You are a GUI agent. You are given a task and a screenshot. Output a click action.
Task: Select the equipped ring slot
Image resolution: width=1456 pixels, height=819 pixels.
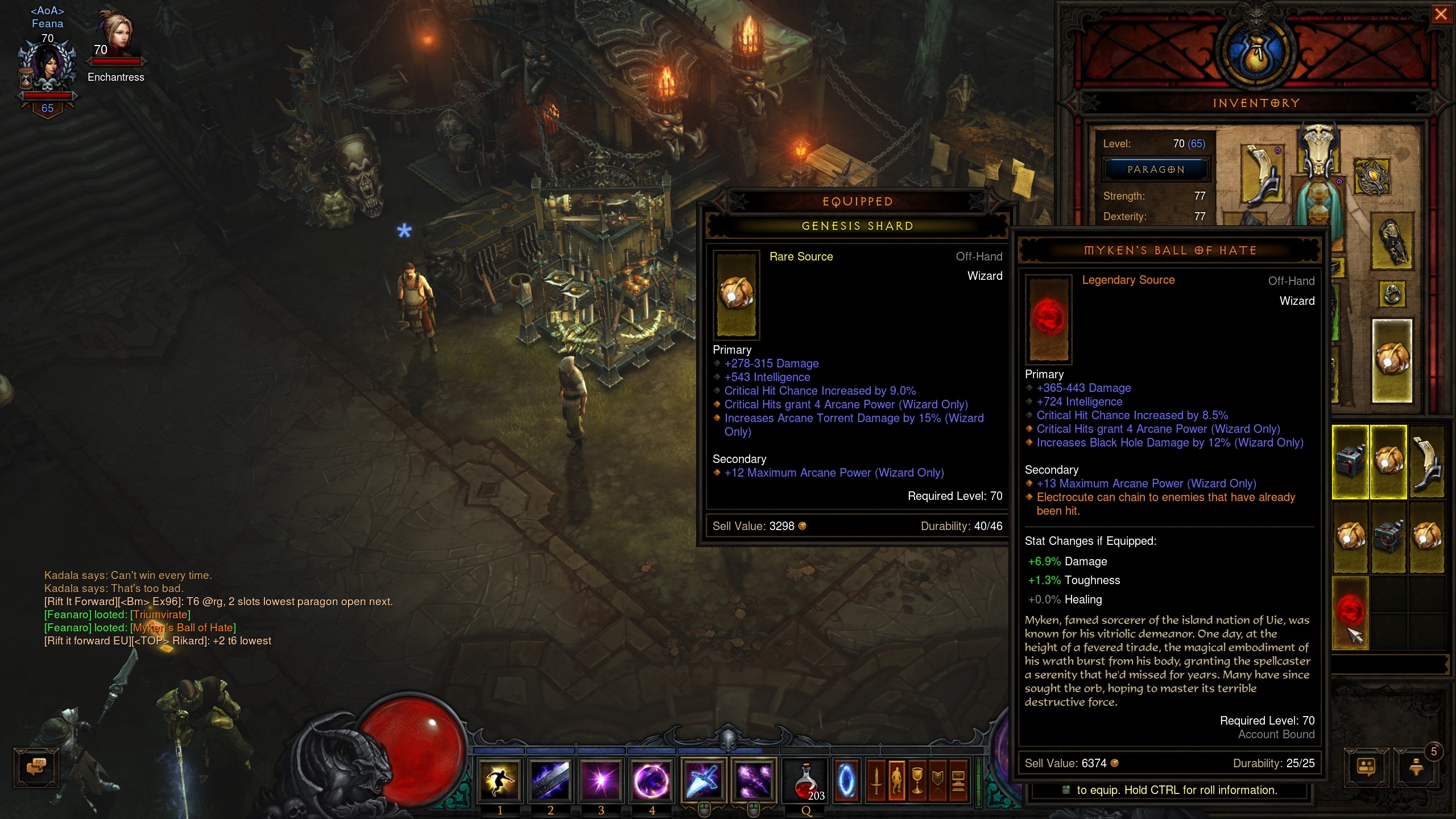click(x=1392, y=294)
